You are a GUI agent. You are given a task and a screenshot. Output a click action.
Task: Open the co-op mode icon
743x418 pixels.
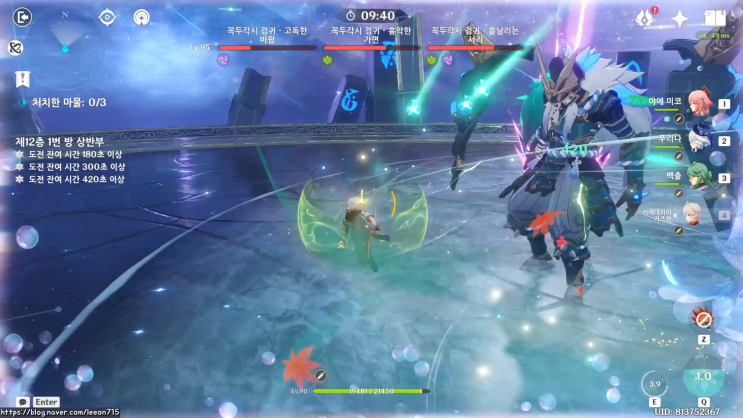140,17
